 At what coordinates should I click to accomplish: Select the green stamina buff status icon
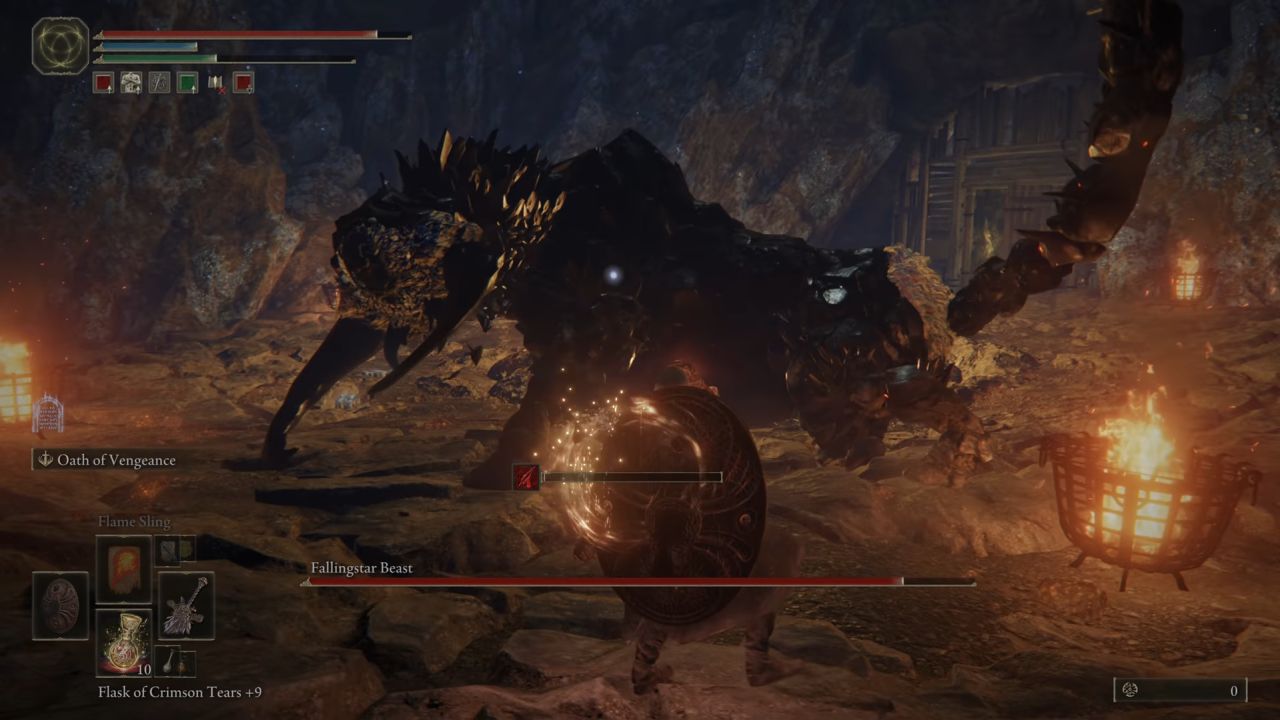click(187, 83)
